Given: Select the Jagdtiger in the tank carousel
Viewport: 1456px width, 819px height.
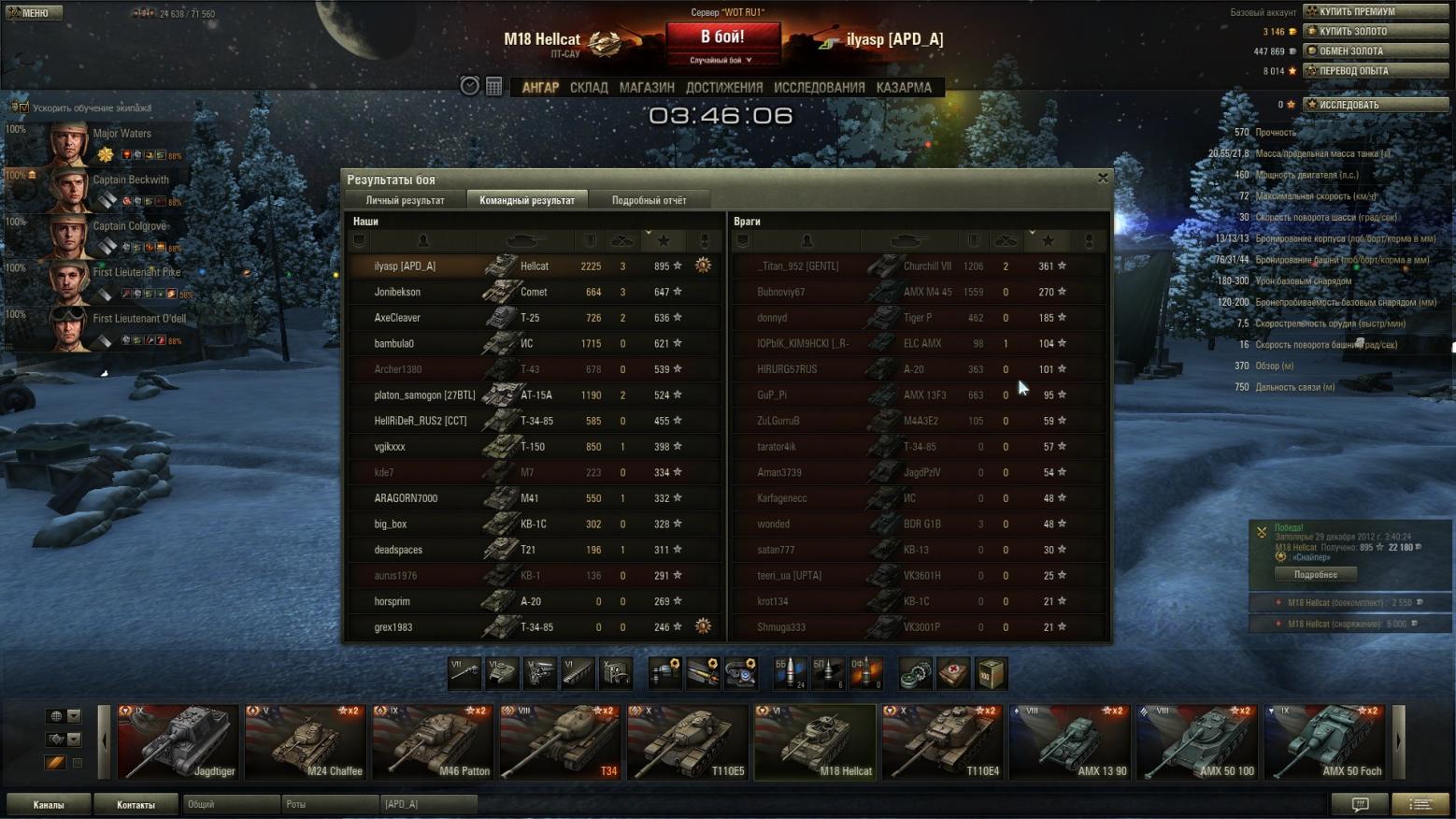Looking at the screenshot, I should (x=178, y=742).
